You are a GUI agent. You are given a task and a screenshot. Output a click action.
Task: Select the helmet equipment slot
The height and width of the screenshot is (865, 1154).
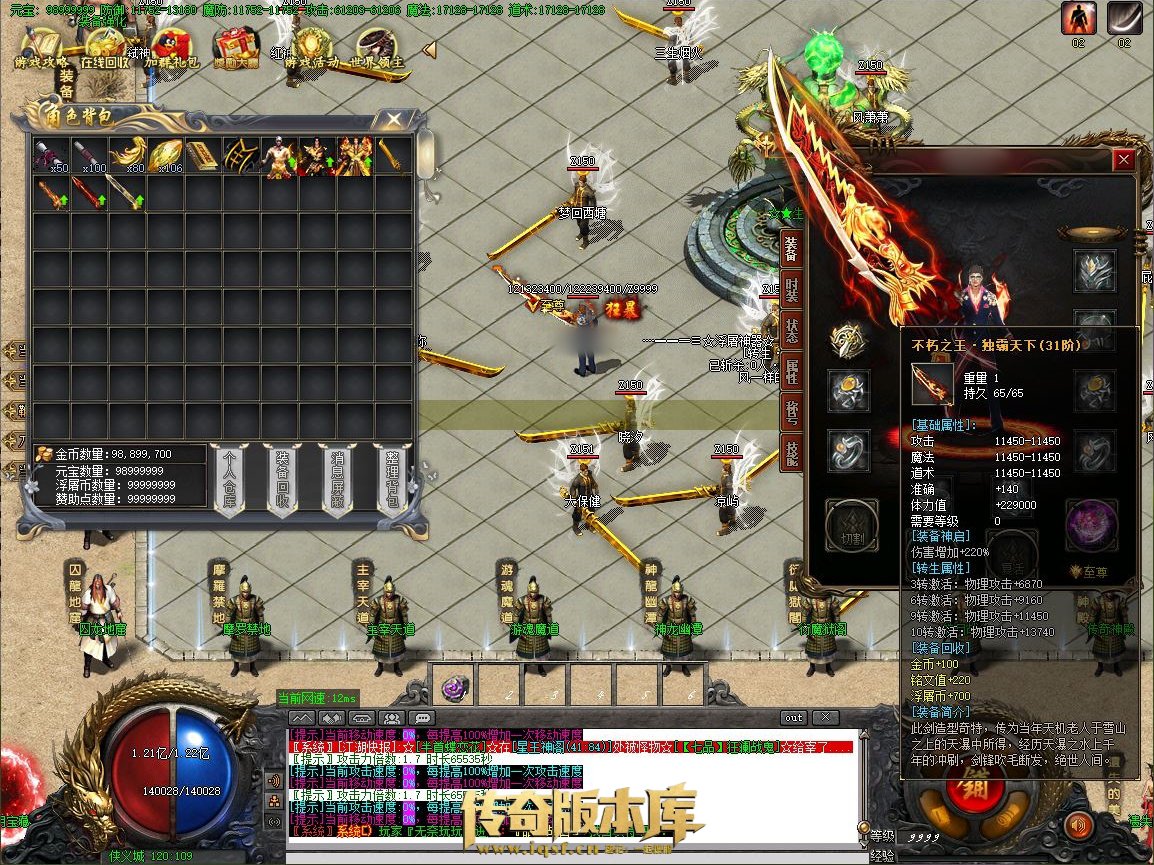click(1094, 270)
